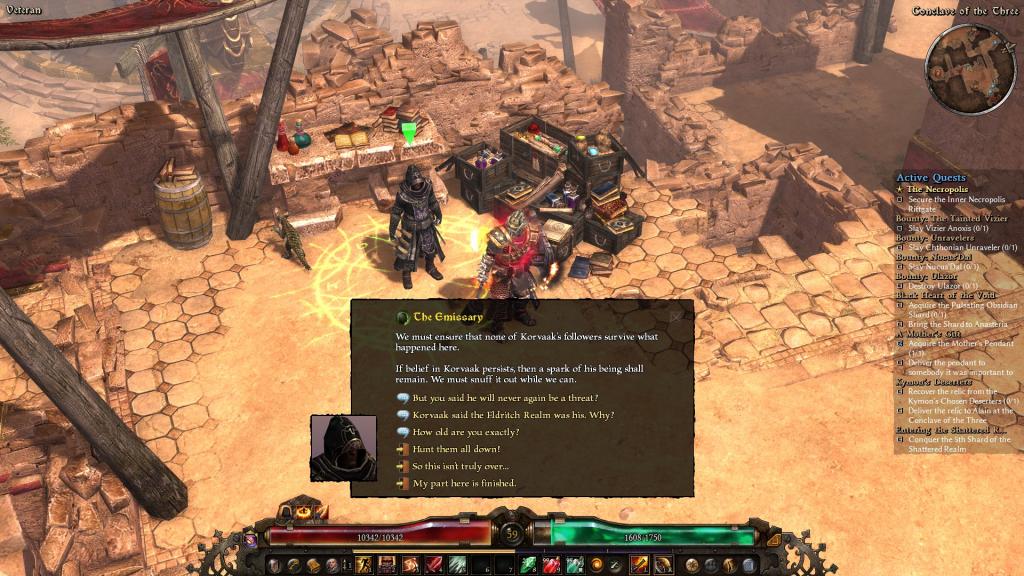Image resolution: width=1024 pixels, height=576 pixels.
Task: Choose "How old are you exactly?" reply
Action: point(465,432)
